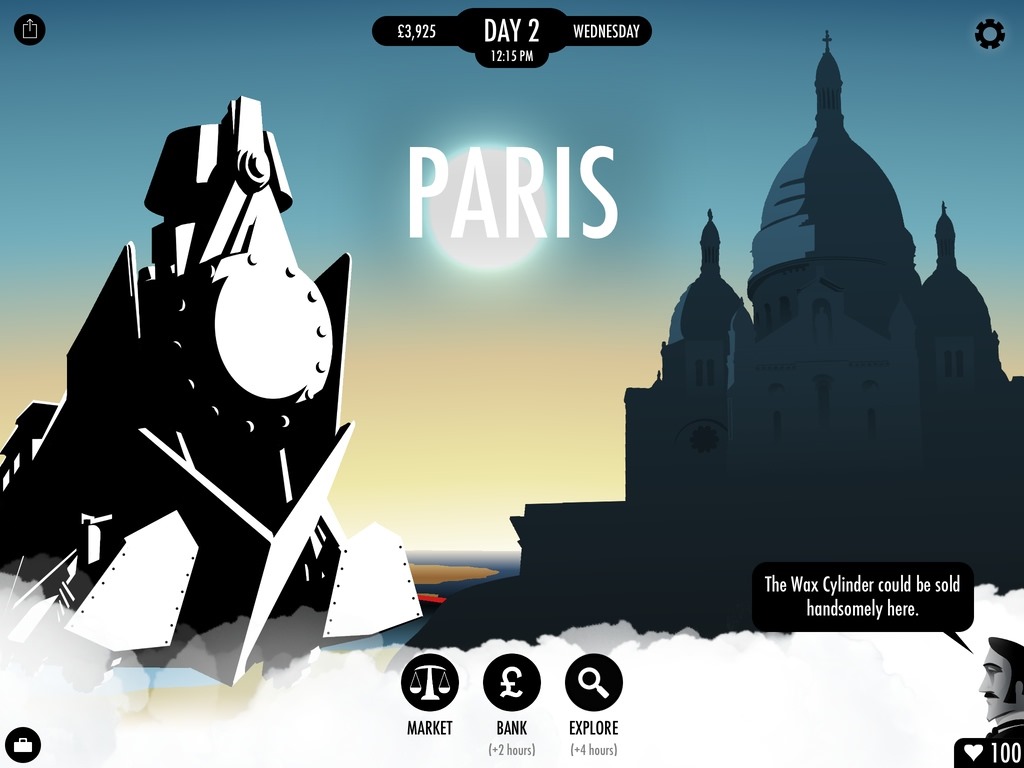Screen dimensions: 1024x768
Task: Open the Market scales button
Action: click(x=430, y=684)
